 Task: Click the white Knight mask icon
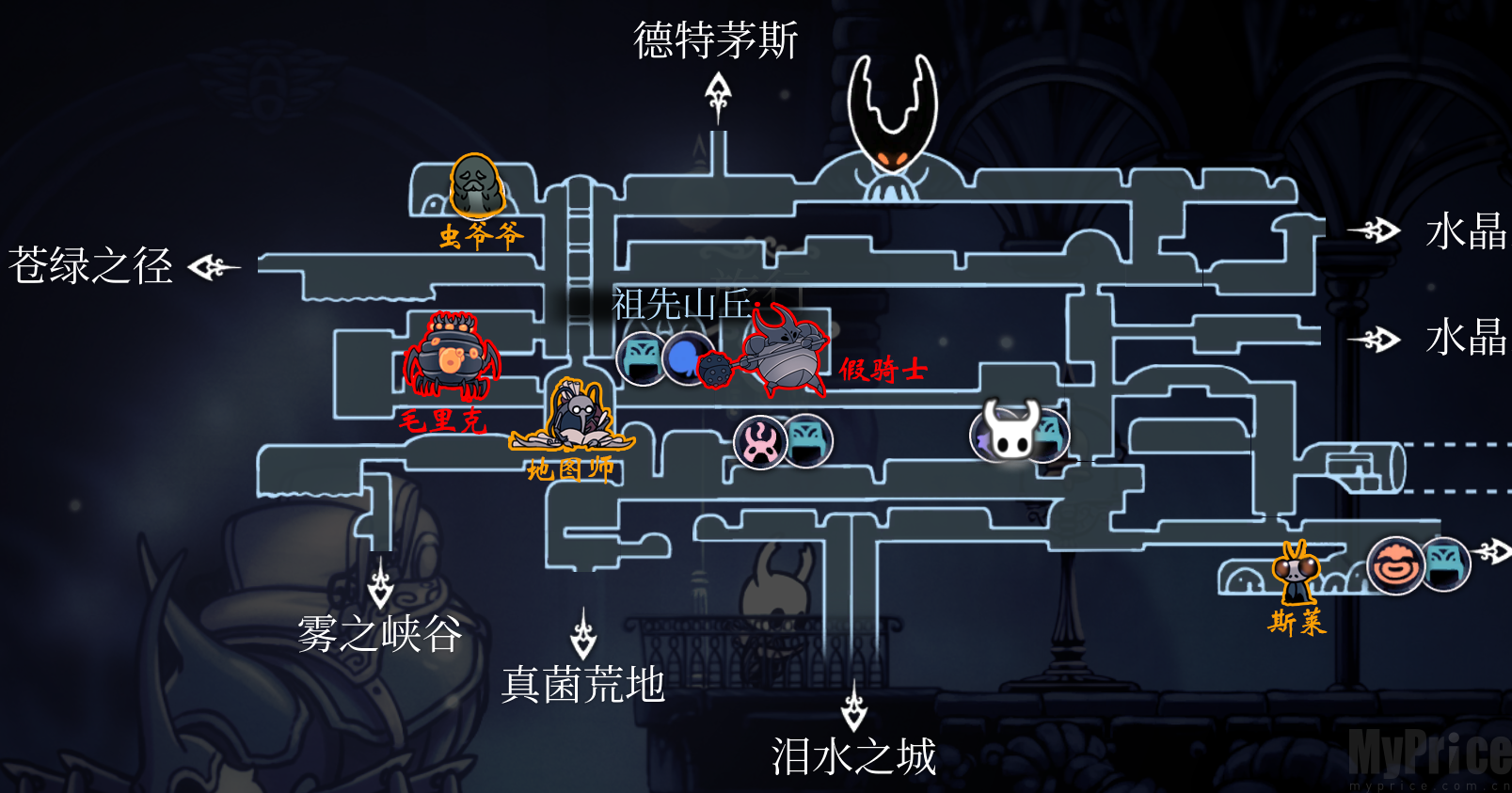pyautogui.click(x=1007, y=435)
